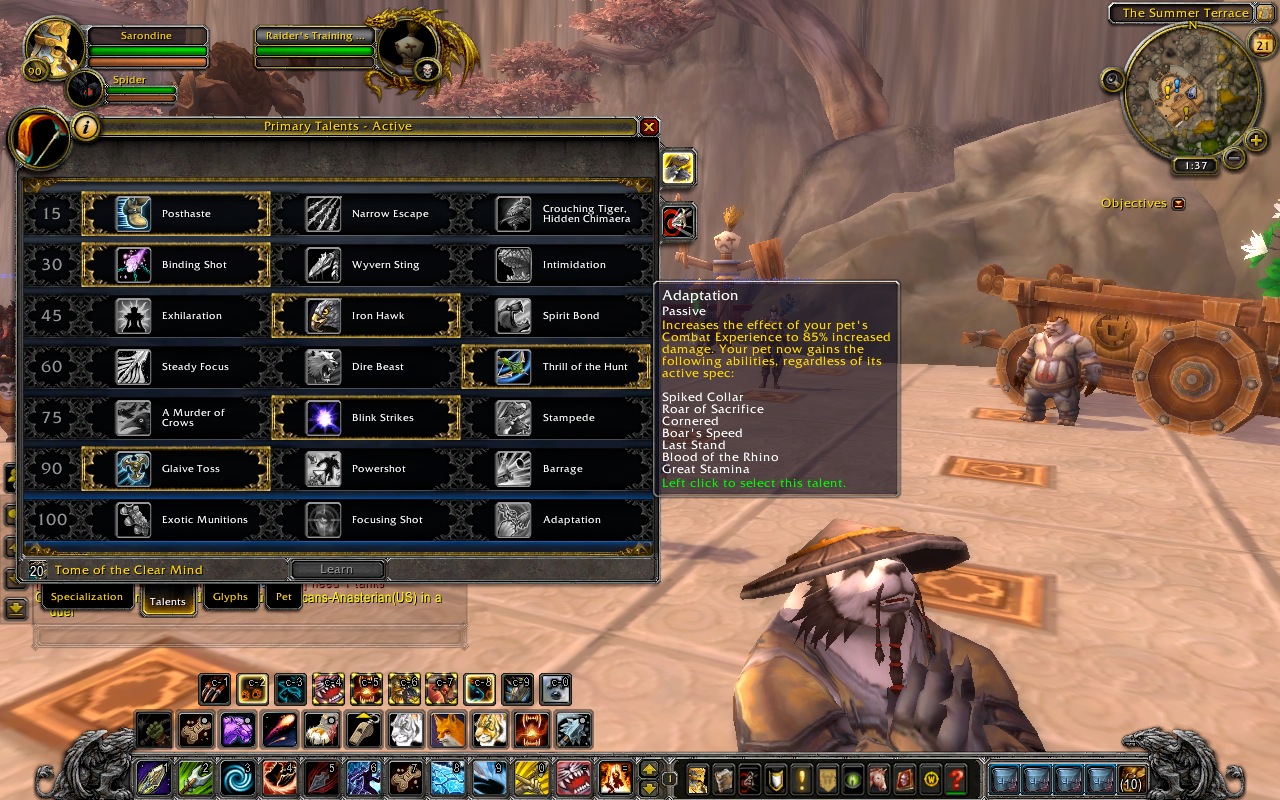Screen dimensions: 1280x800
Task: Open the calendar showing day 21
Action: [1261, 42]
